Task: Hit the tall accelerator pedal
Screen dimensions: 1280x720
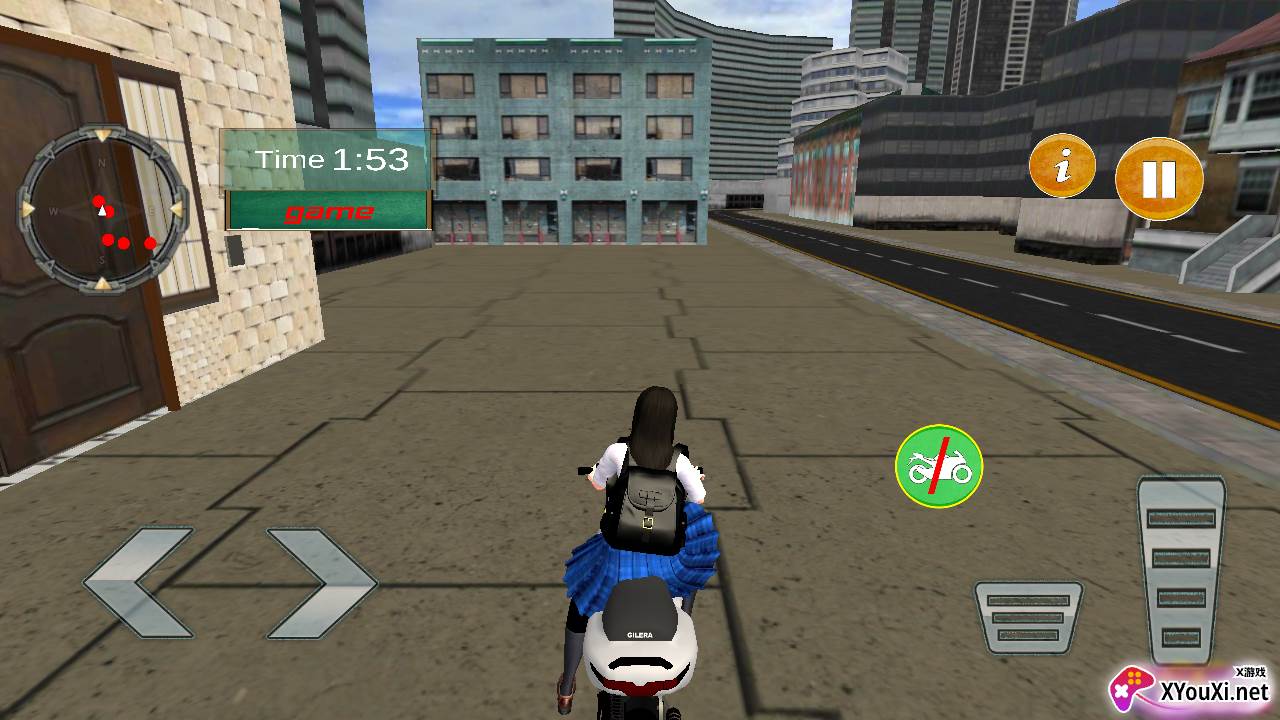Action: [x=1181, y=570]
